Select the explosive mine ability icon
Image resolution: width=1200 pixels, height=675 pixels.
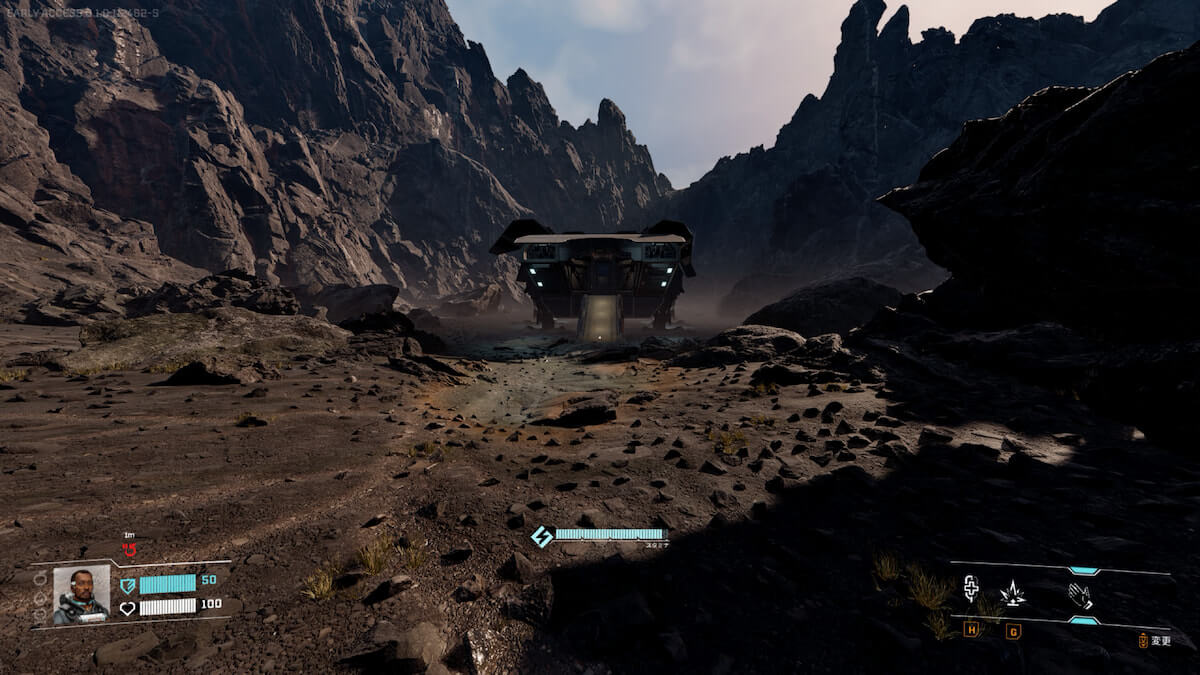[1012, 593]
